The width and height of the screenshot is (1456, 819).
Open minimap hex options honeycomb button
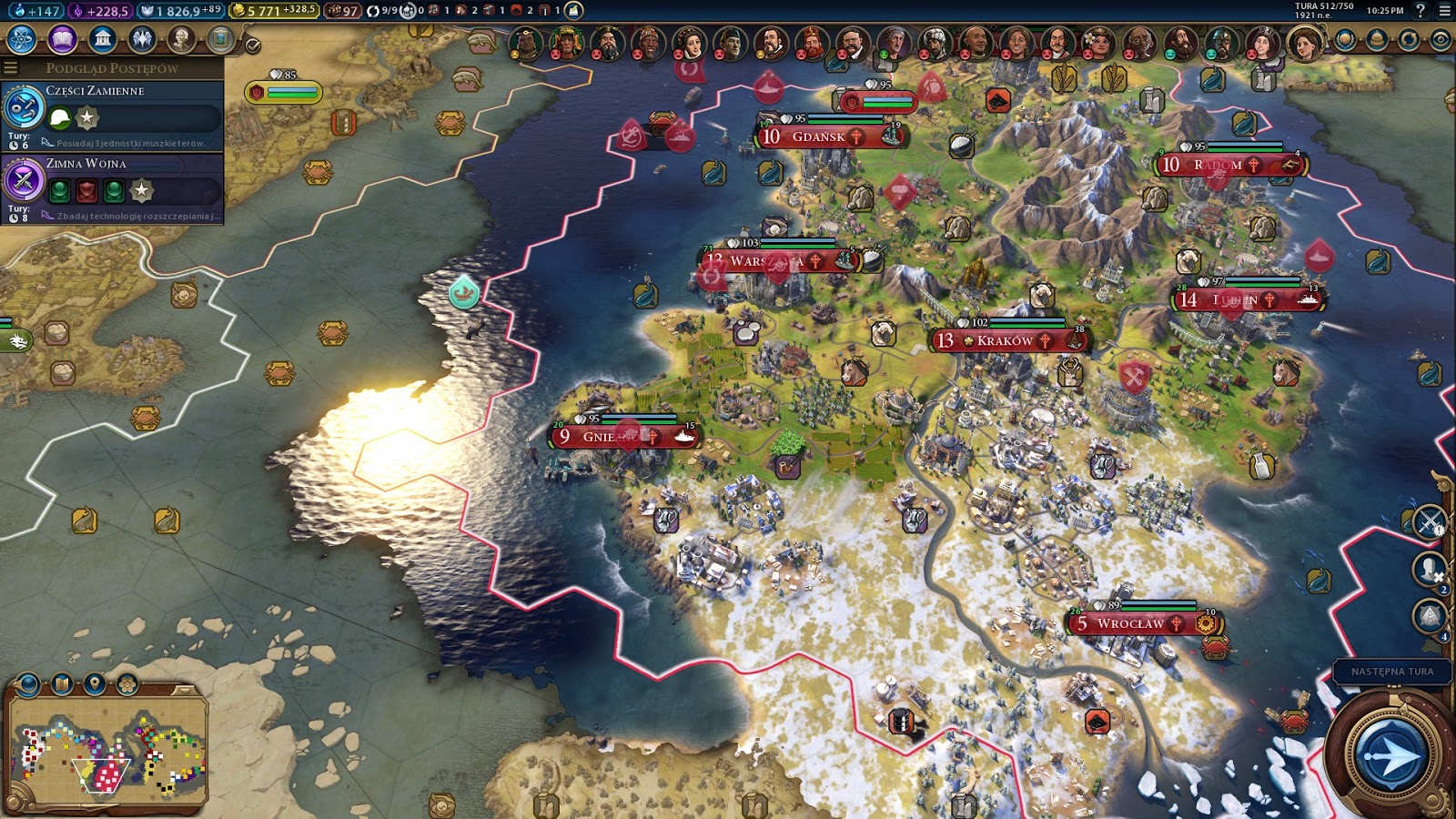tap(127, 684)
